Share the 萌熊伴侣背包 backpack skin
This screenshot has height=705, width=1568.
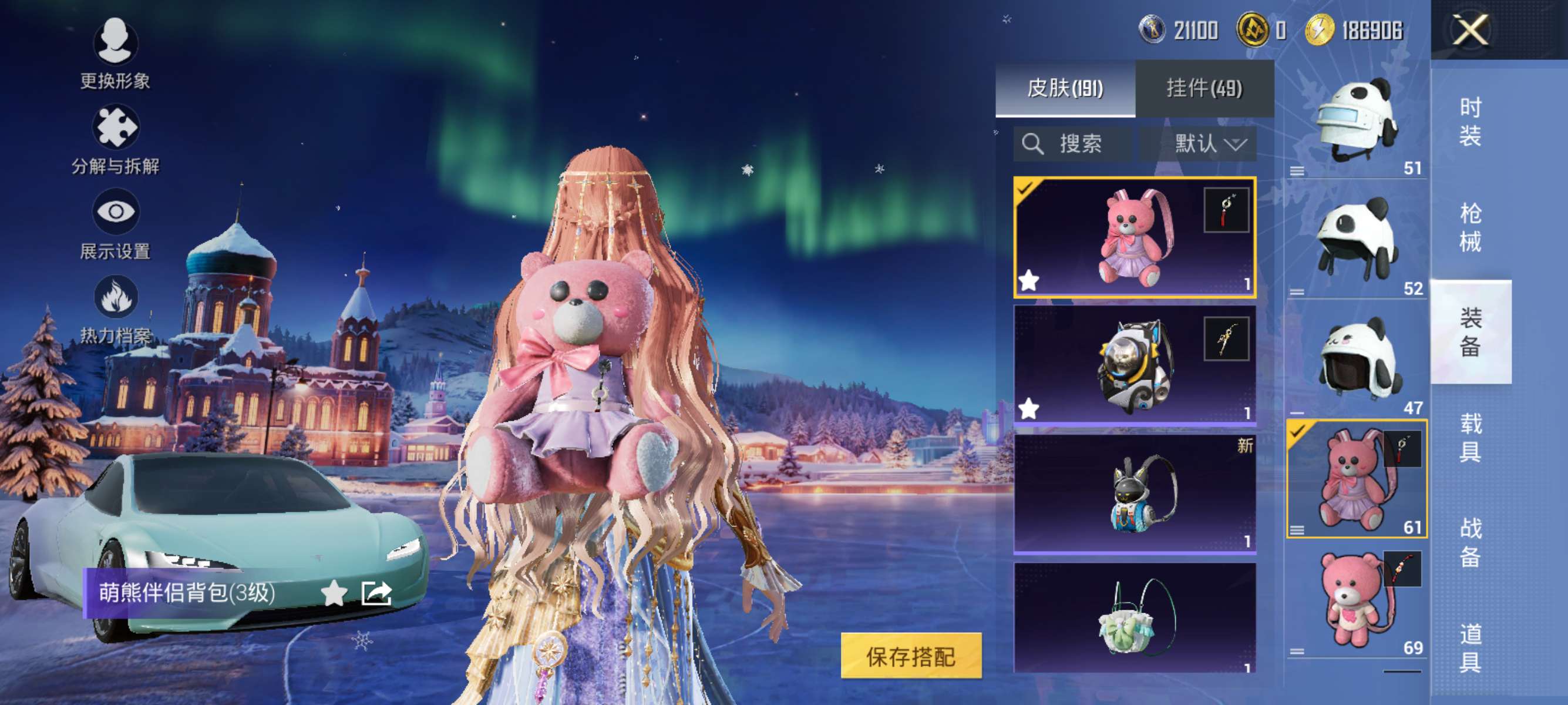(376, 593)
